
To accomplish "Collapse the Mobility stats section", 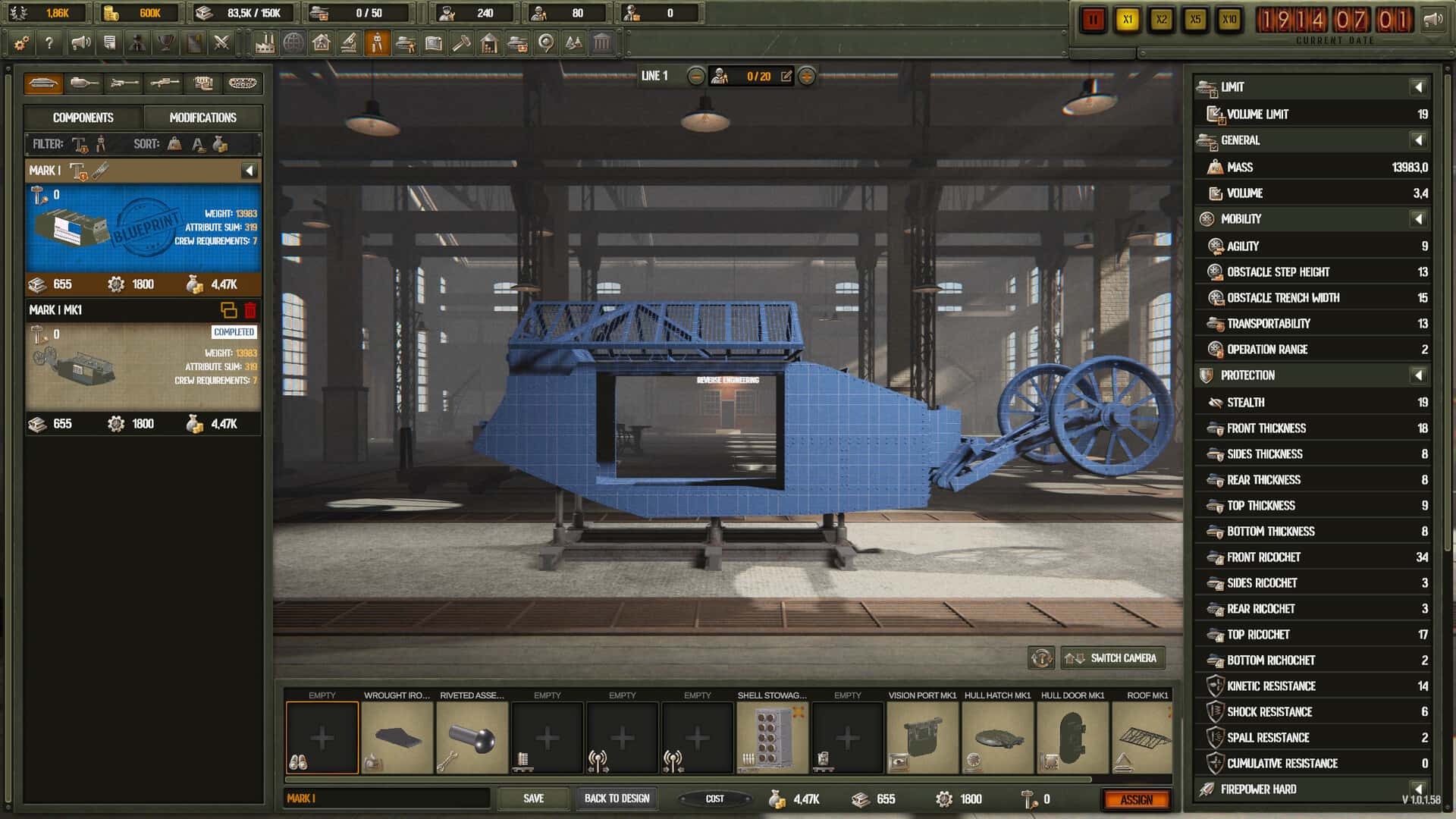I will pos(1417,219).
